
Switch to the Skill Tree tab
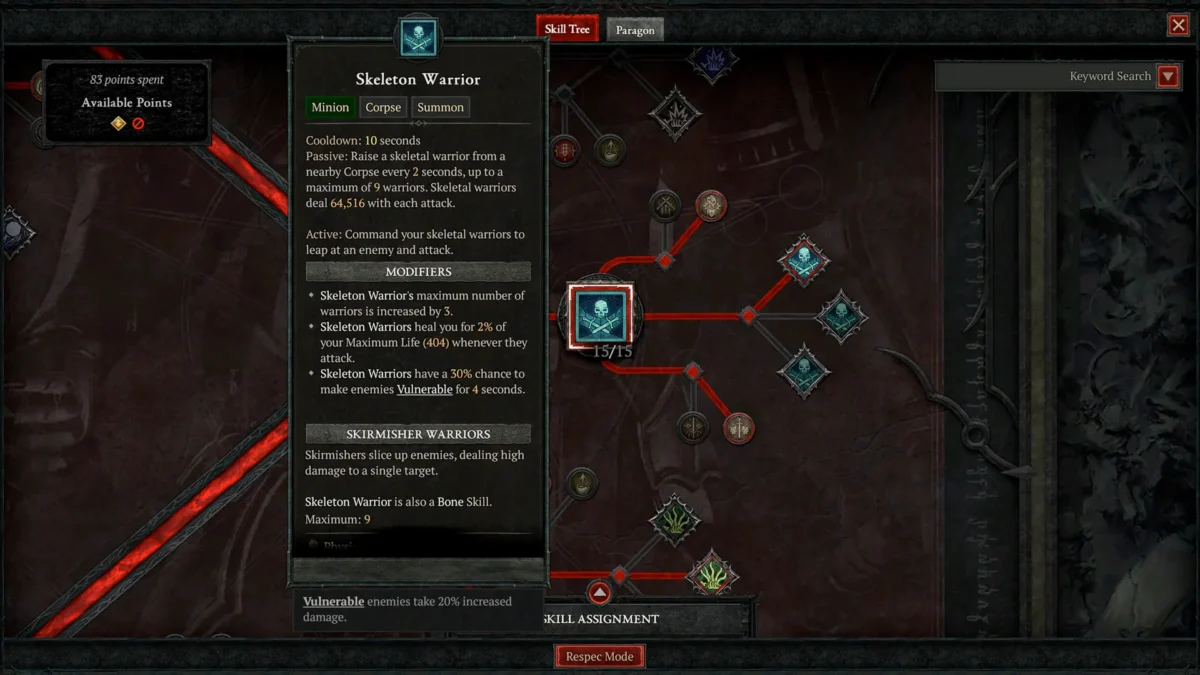point(567,29)
